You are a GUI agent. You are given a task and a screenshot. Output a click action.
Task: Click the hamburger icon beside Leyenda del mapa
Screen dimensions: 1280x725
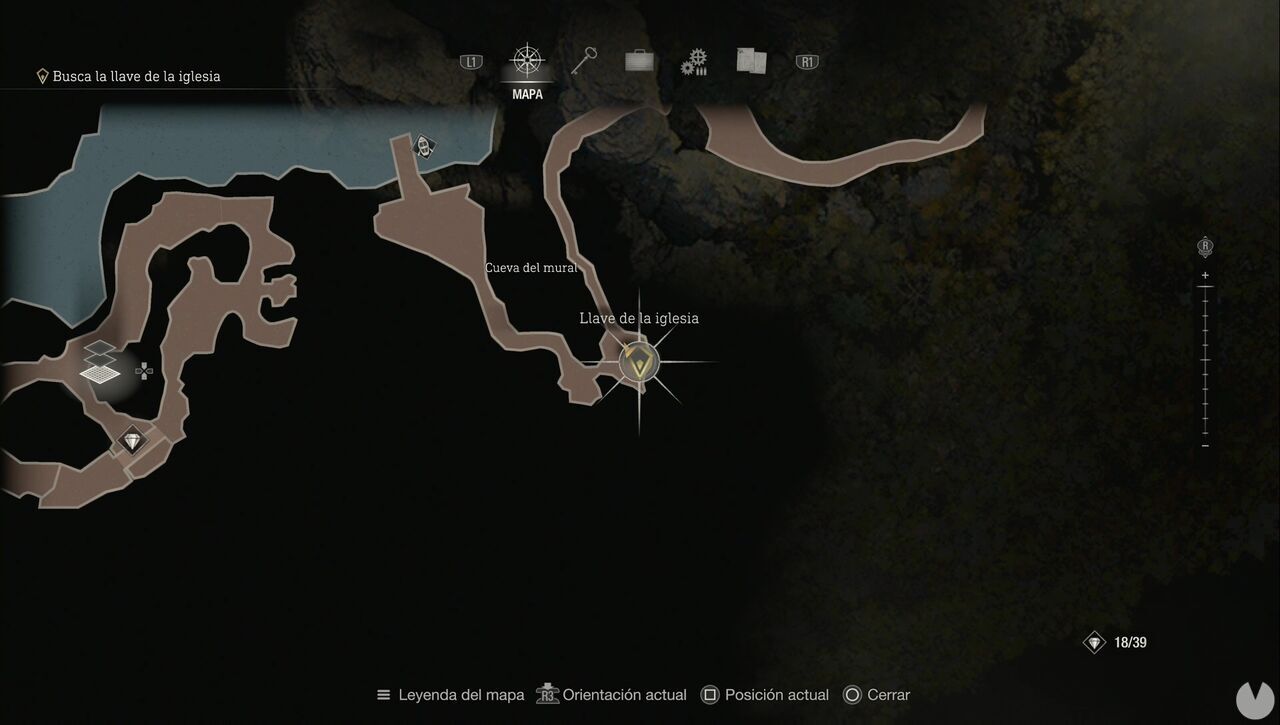pos(382,694)
